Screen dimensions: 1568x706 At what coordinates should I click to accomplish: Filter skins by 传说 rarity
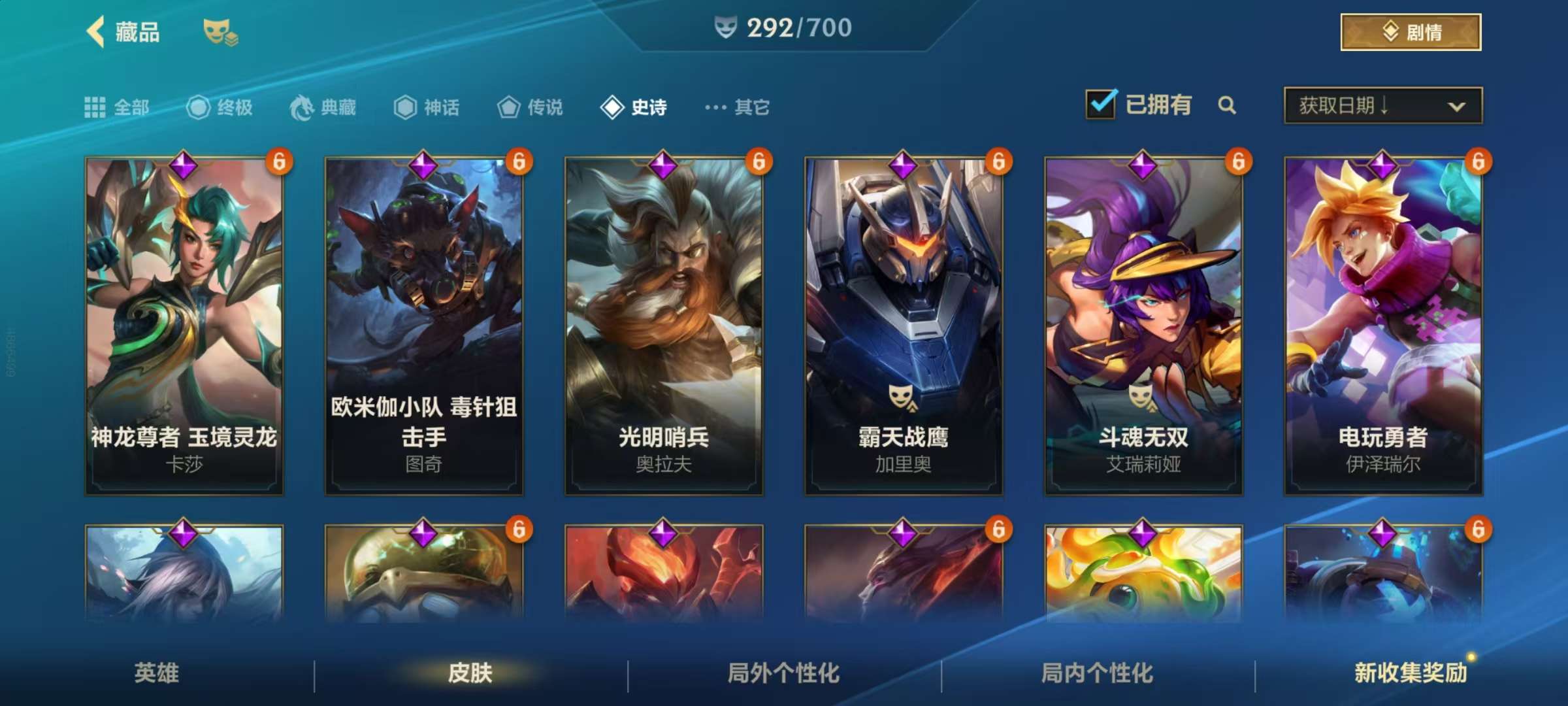pyautogui.click(x=530, y=107)
